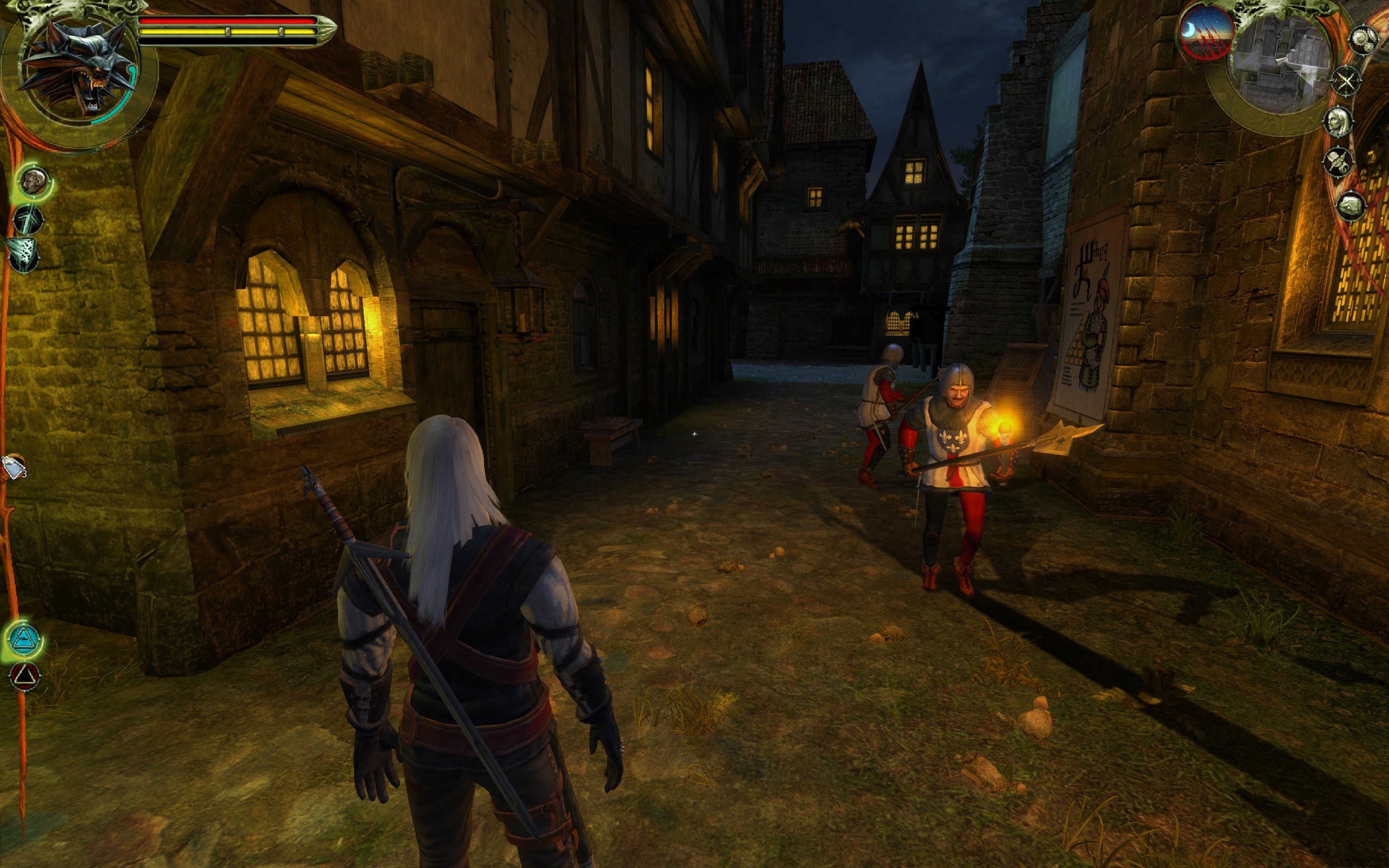The width and height of the screenshot is (1389, 868).
Task: Open the quill and scroll journal
Action: pyautogui.click(x=1337, y=162)
